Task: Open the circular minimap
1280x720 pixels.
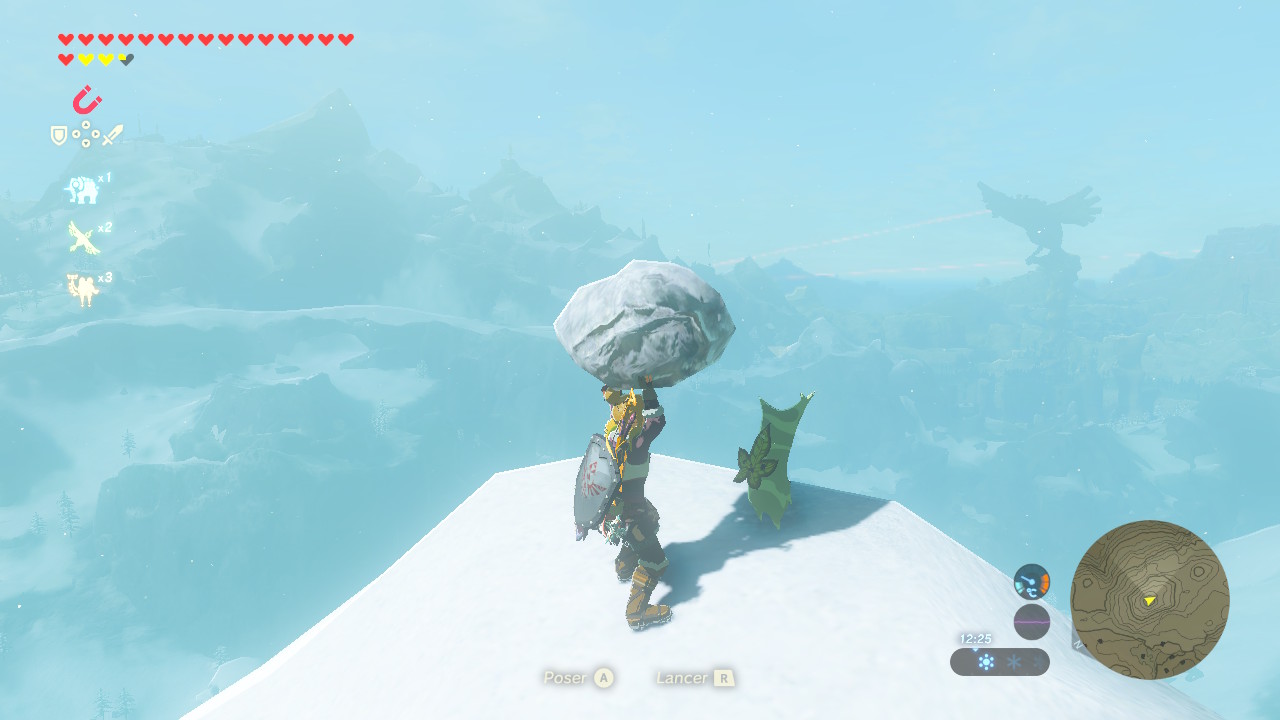Action: click(x=1149, y=600)
